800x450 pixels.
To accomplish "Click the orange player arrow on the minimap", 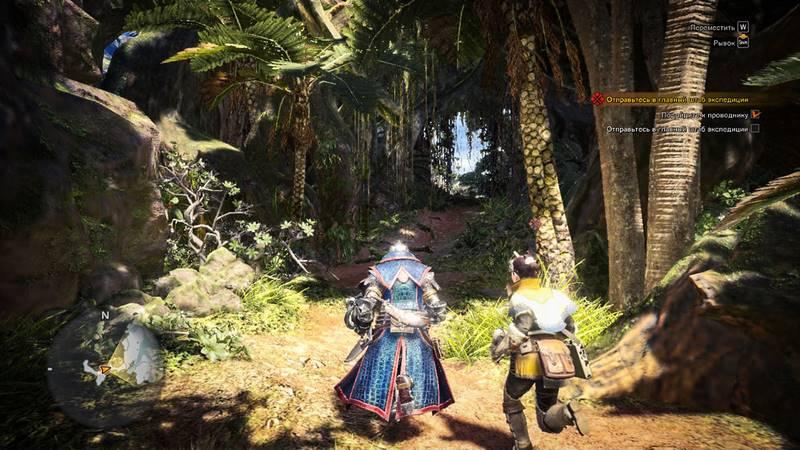I will tap(103, 370).
